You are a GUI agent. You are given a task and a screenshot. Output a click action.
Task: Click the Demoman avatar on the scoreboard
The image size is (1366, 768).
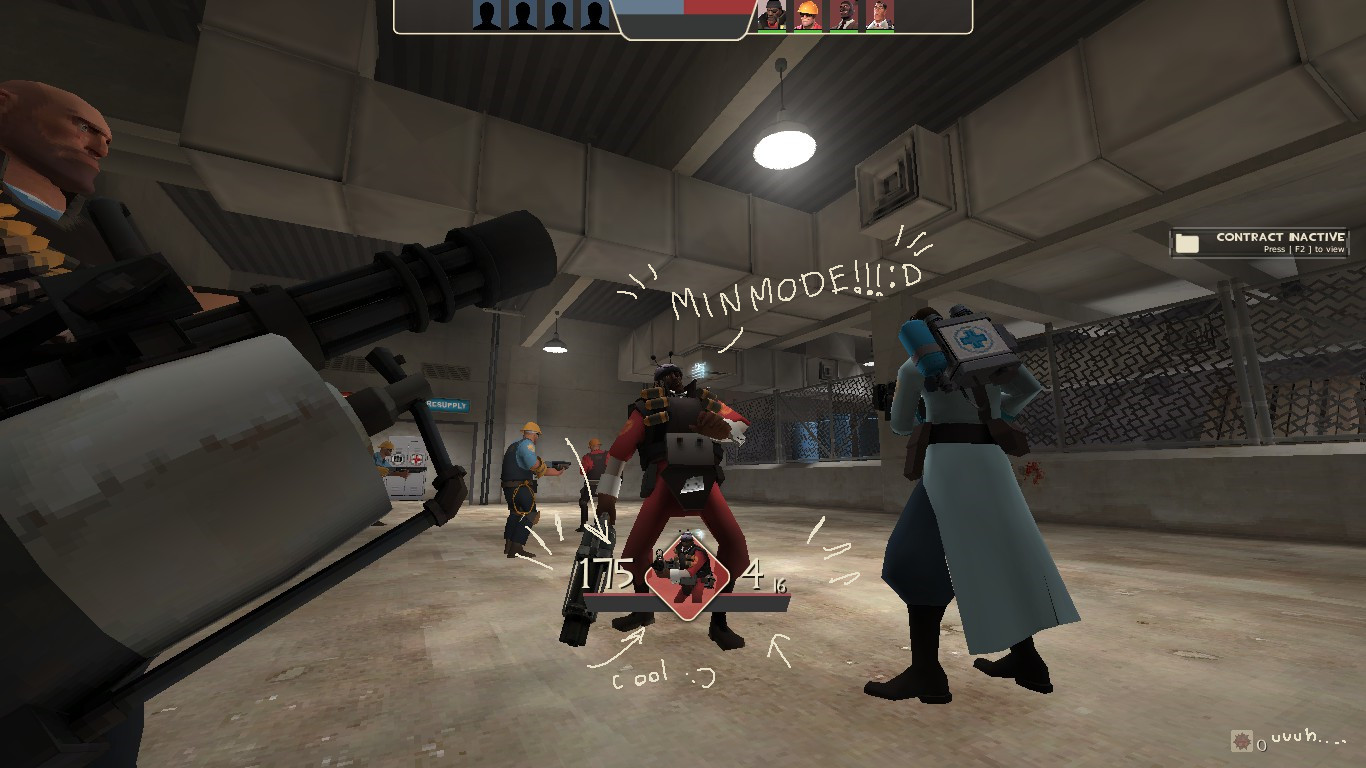pos(772,15)
